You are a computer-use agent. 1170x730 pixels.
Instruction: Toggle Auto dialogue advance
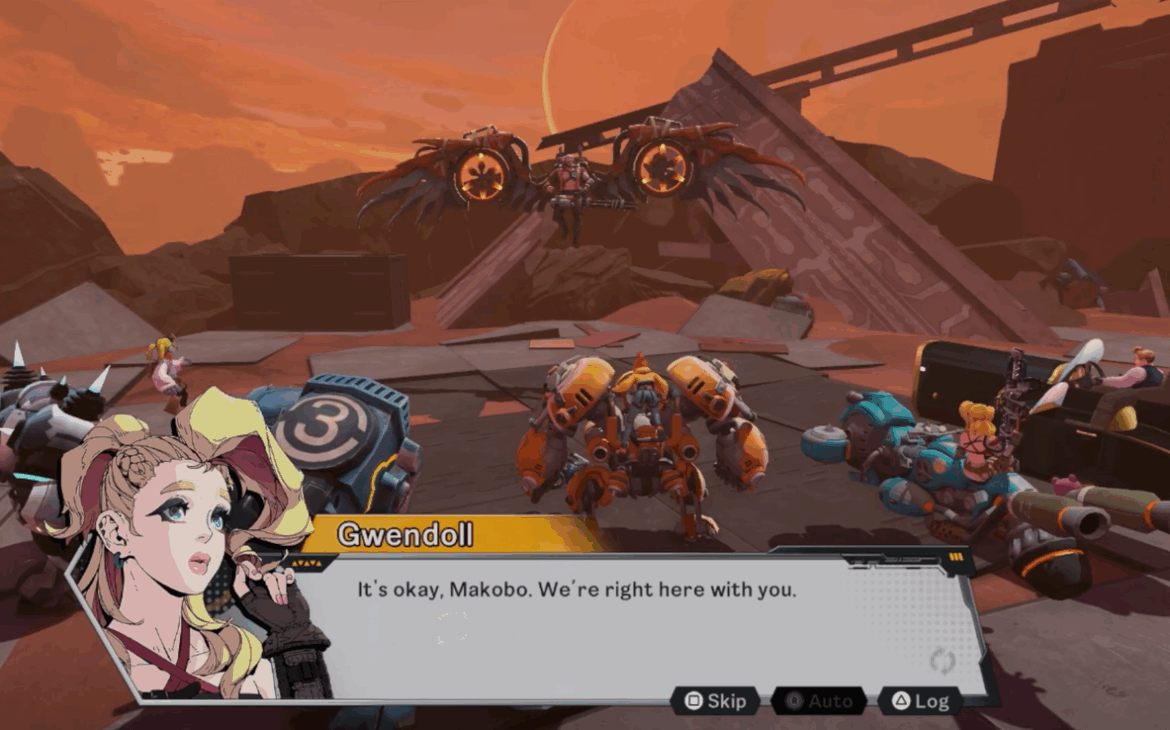(x=818, y=701)
